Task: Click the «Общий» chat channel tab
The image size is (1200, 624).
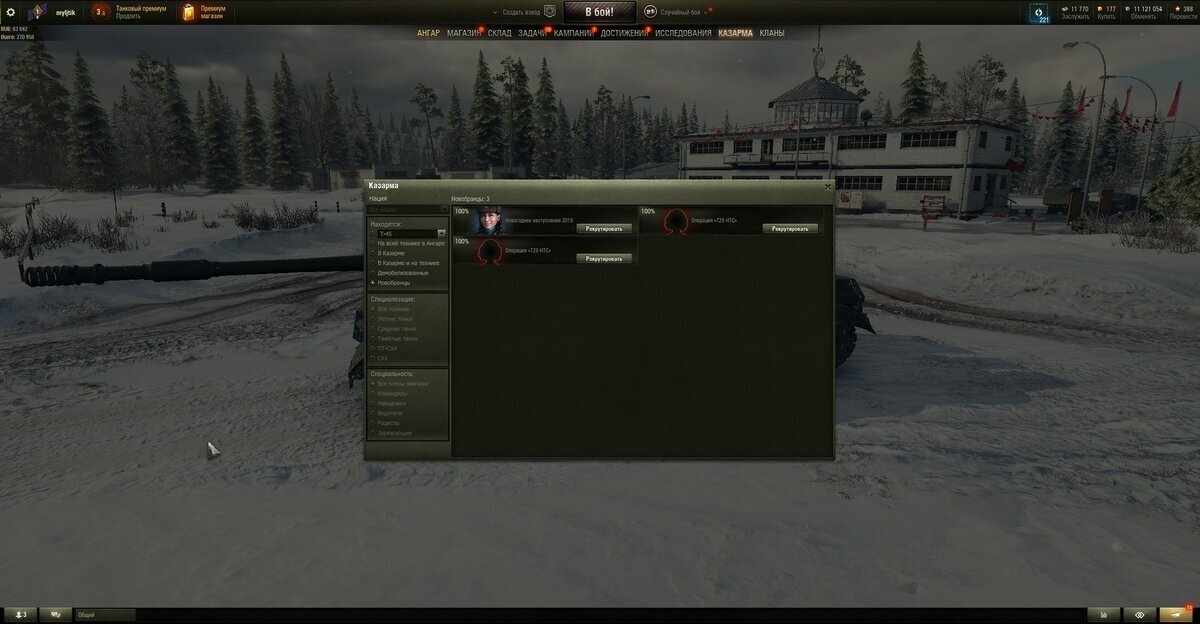Action: click(x=104, y=614)
